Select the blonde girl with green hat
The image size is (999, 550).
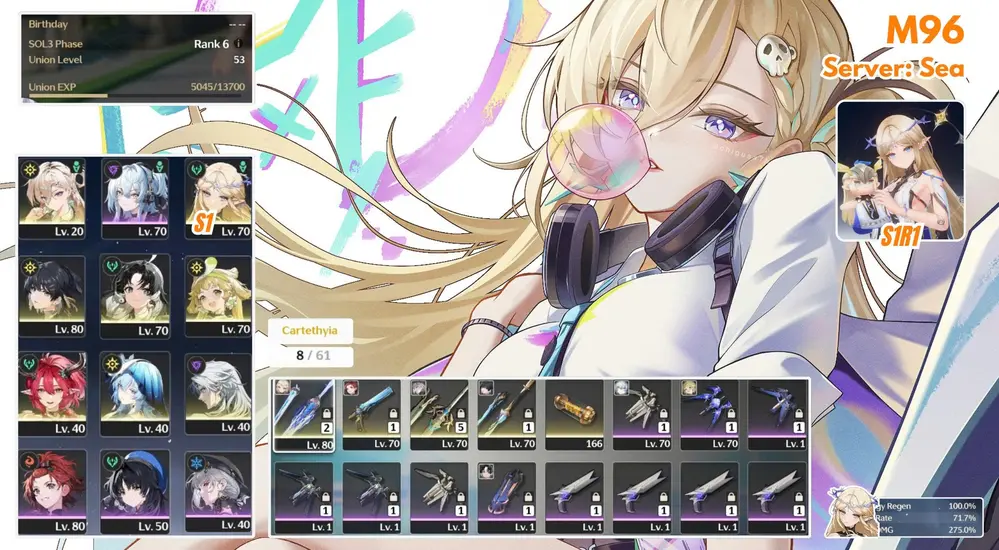pyautogui.click(x=219, y=295)
